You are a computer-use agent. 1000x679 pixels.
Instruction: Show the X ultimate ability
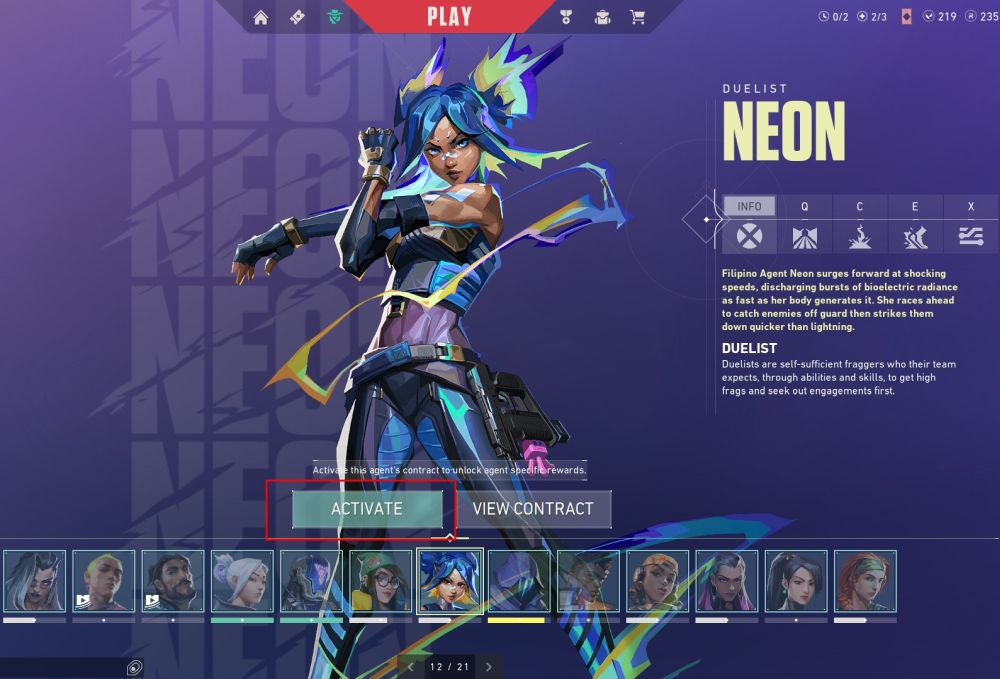point(970,206)
